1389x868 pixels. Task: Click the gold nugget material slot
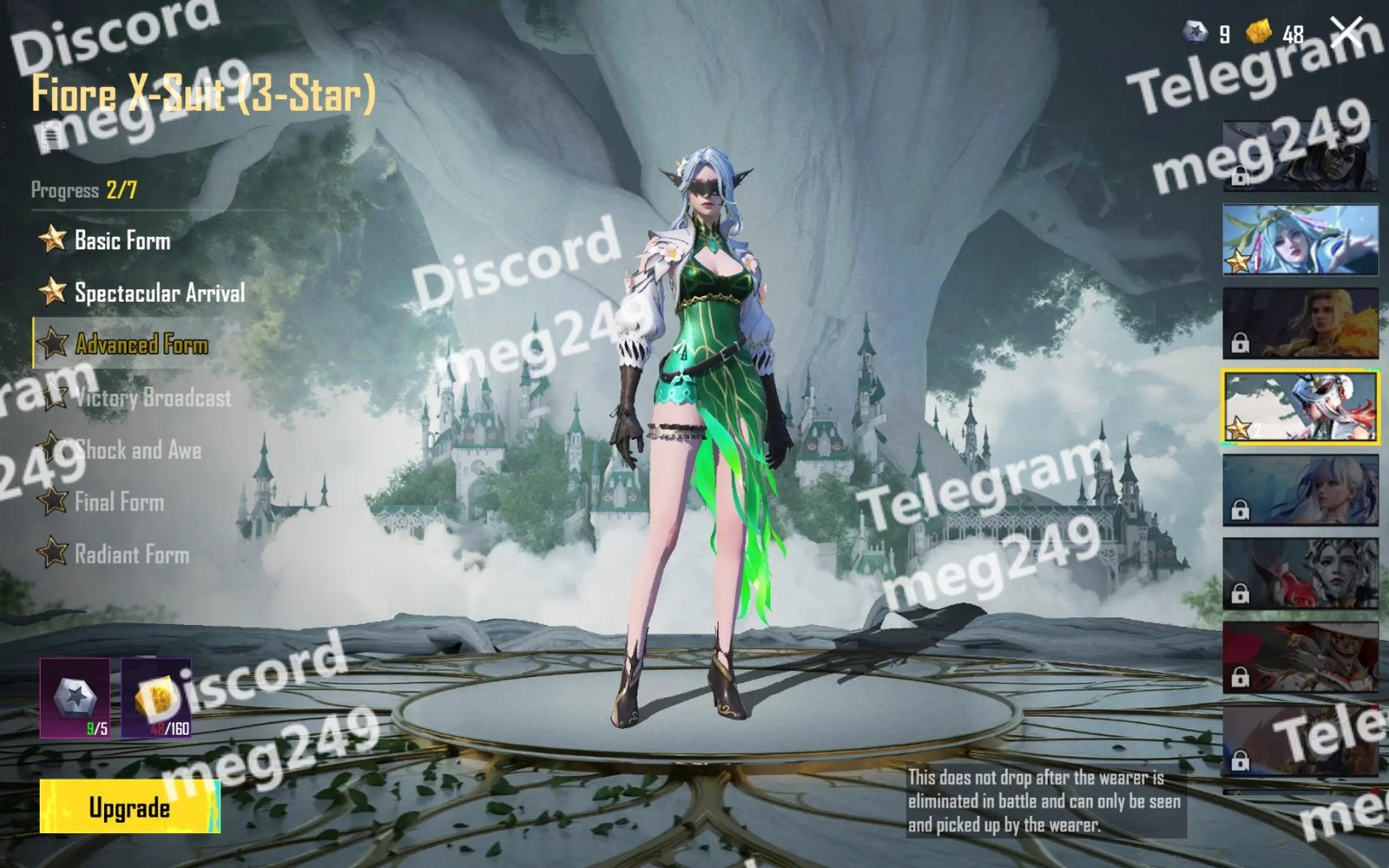(x=156, y=698)
